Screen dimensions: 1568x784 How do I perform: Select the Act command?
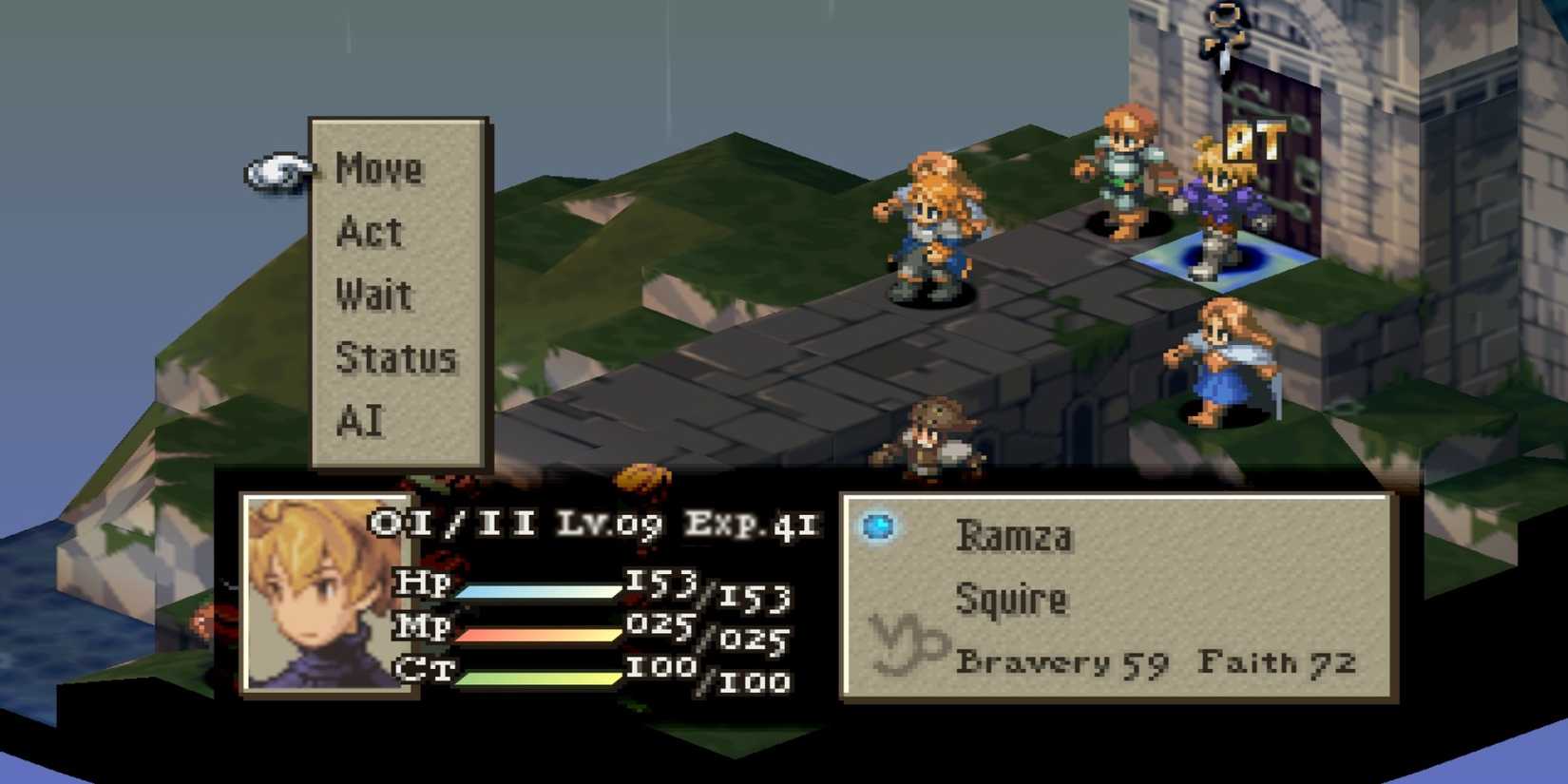tap(371, 231)
